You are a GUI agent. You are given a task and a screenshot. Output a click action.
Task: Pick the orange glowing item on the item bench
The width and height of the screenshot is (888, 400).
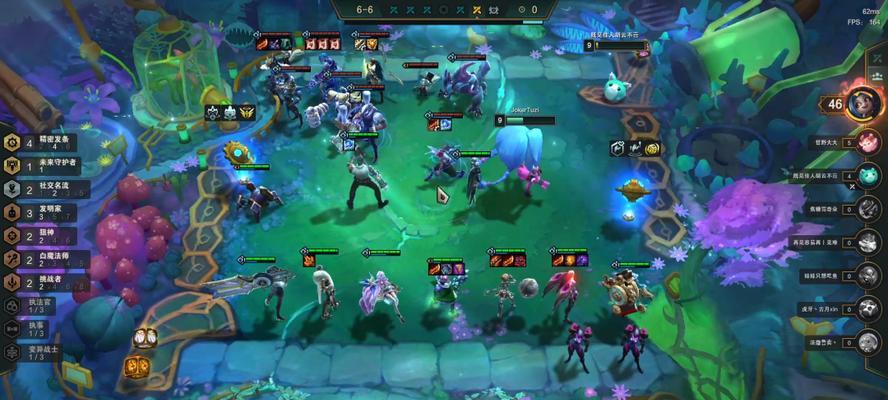pyautogui.click(x=137, y=367)
